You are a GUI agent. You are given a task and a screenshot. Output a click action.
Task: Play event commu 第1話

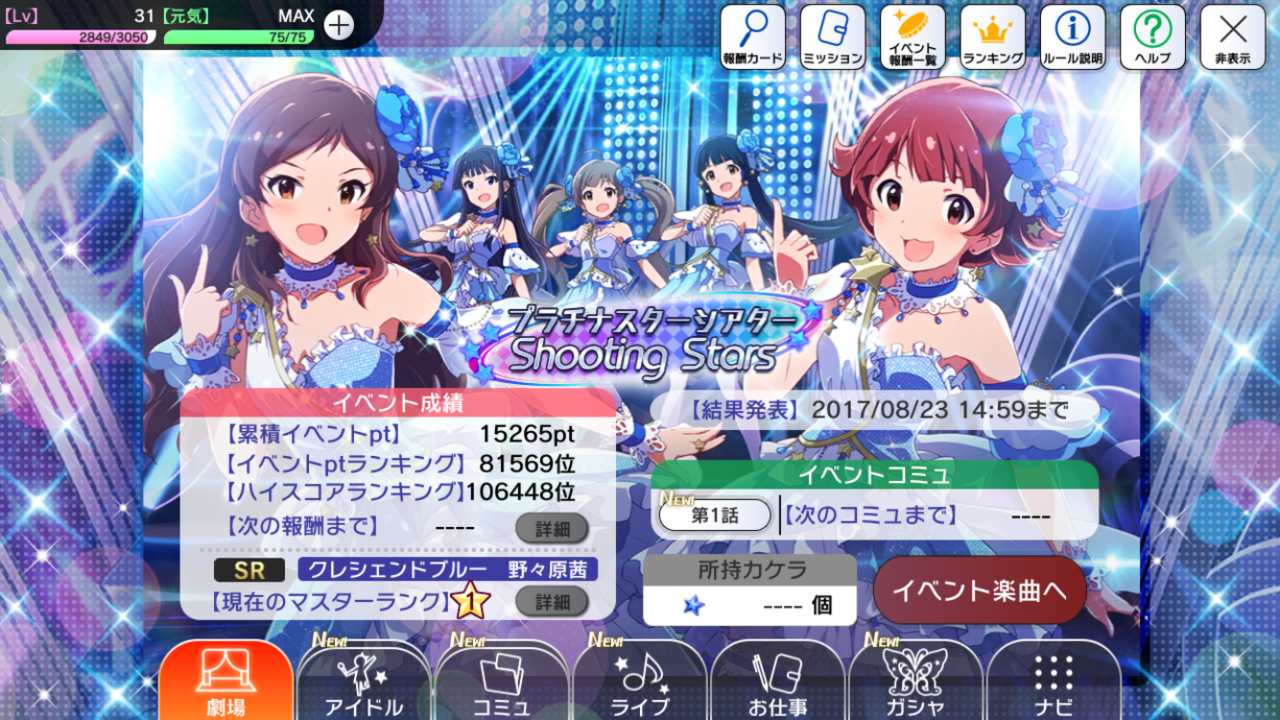pos(715,515)
